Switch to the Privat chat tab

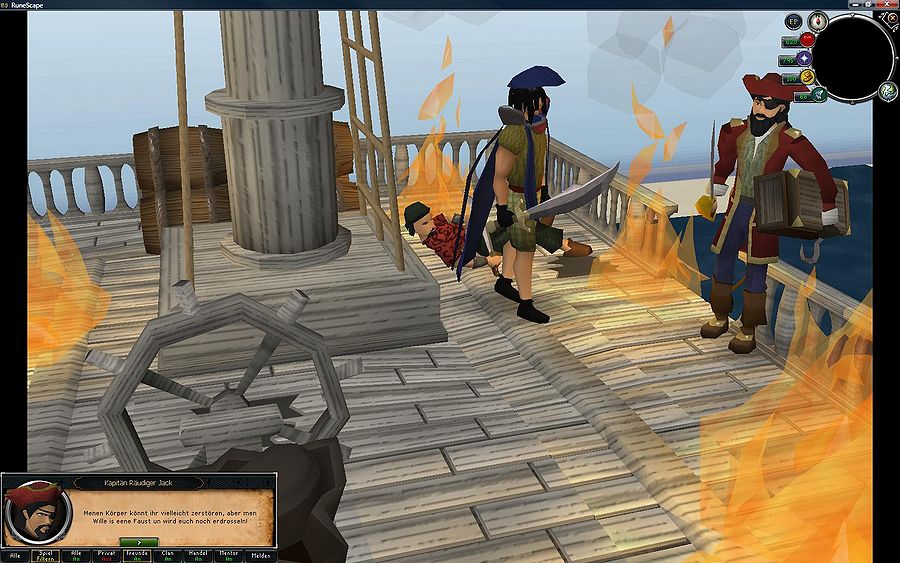pos(106,555)
